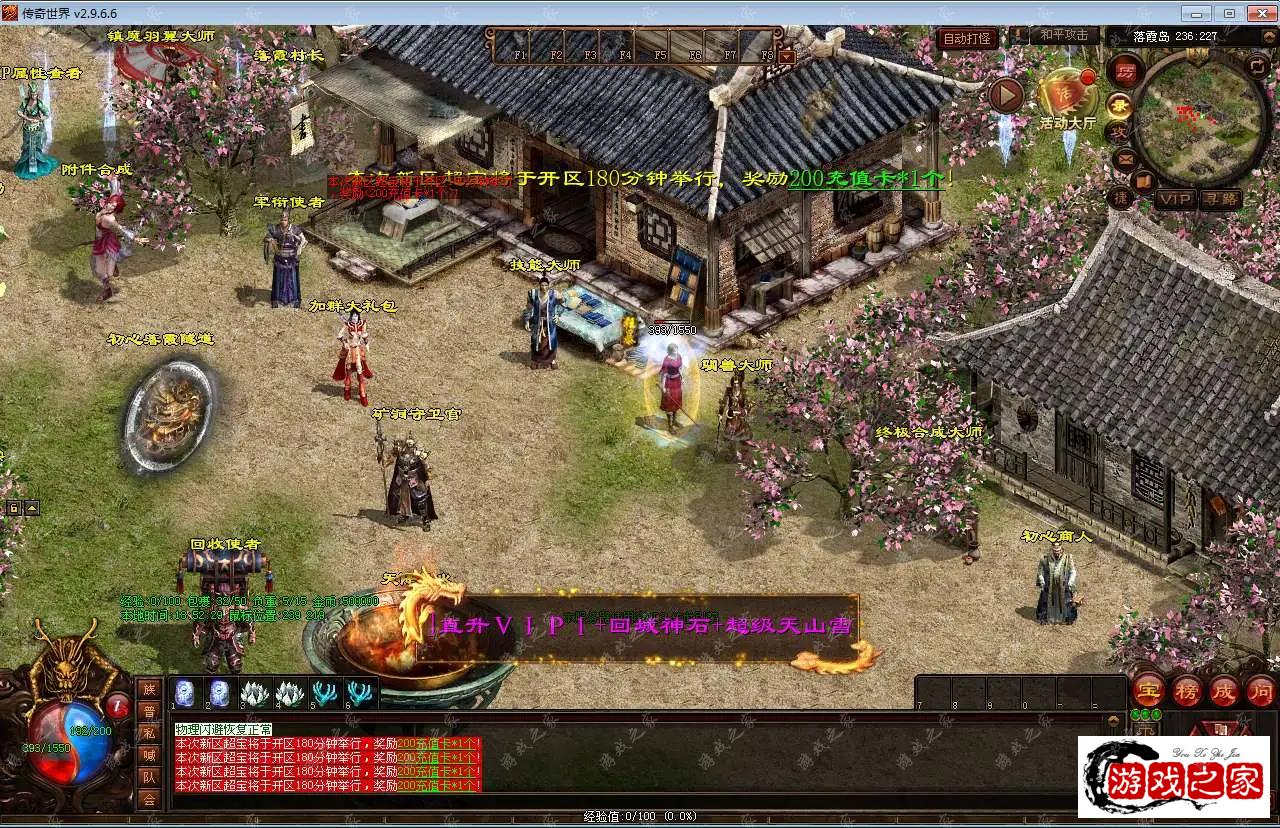The width and height of the screenshot is (1280, 828).
Task: Open the VIP panel
Action: [1174, 199]
